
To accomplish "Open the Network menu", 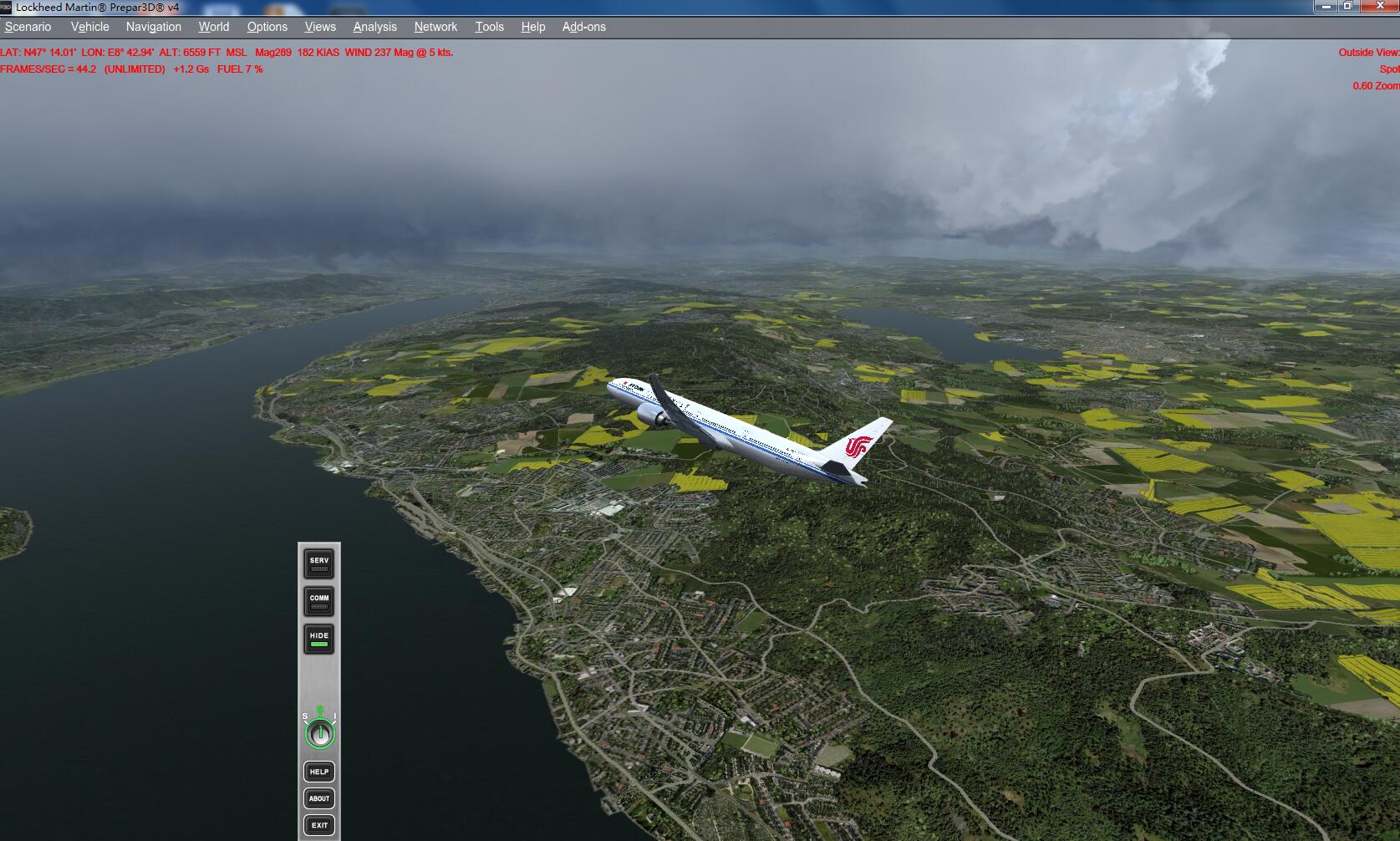I will pos(436,27).
